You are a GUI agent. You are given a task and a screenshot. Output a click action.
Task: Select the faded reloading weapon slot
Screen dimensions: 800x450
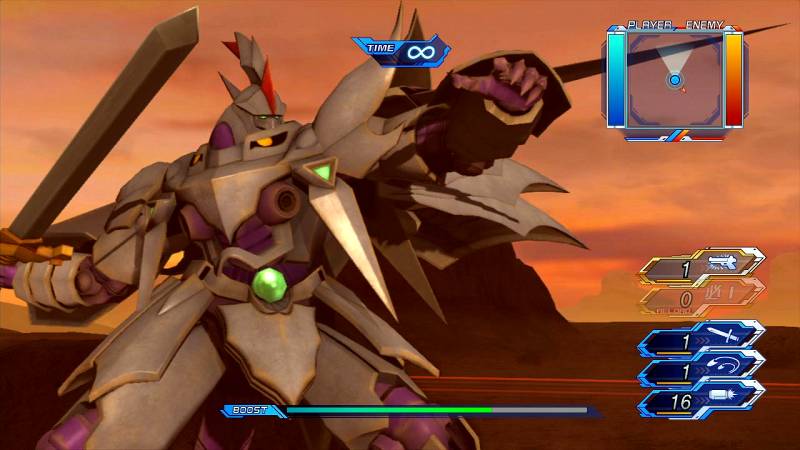[702, 297]
